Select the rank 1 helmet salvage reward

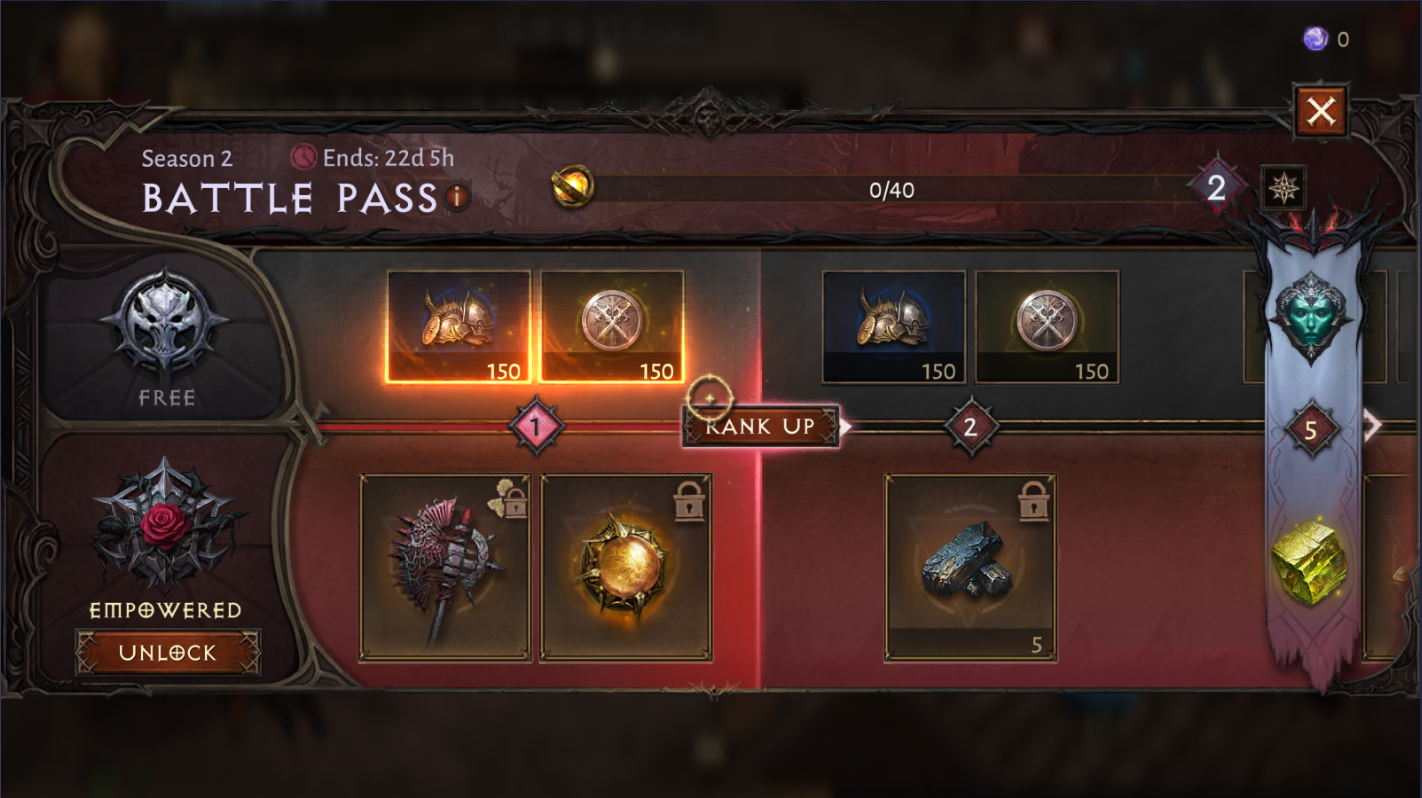tap(459, 326)
